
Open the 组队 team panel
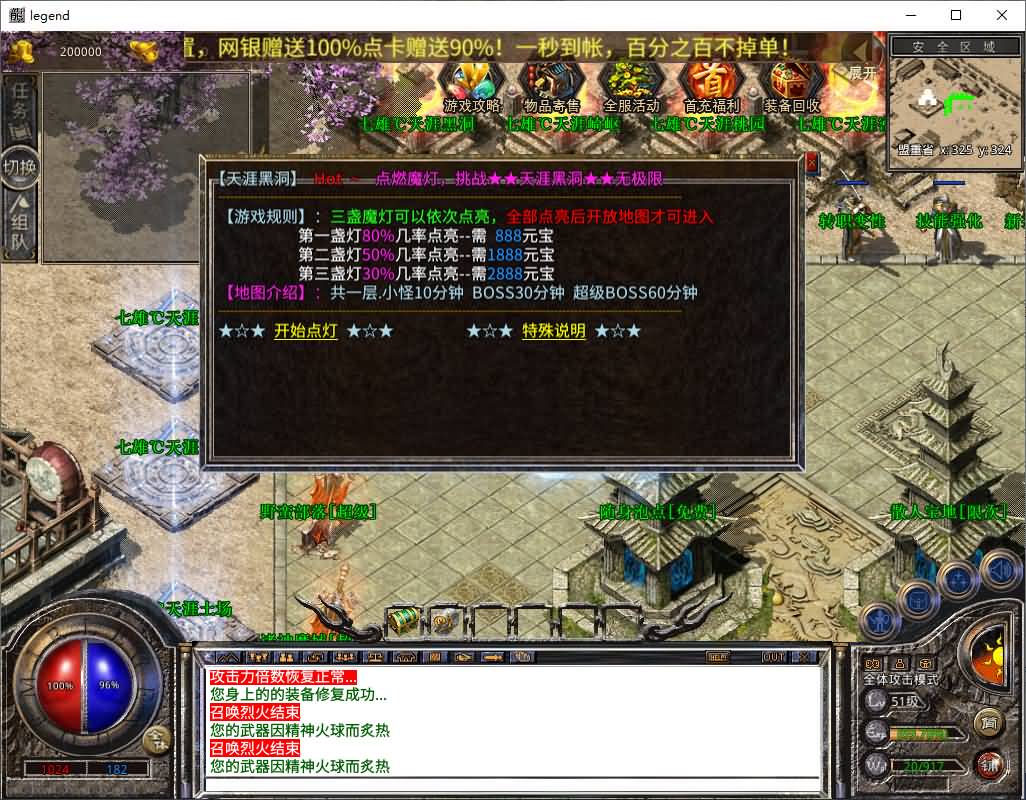pyautogui.click(x=21, y=225)
